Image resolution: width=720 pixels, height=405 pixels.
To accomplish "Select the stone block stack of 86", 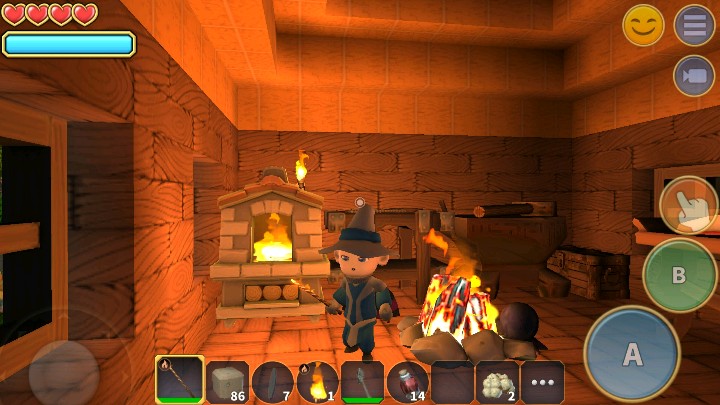I will click(227, 381).
